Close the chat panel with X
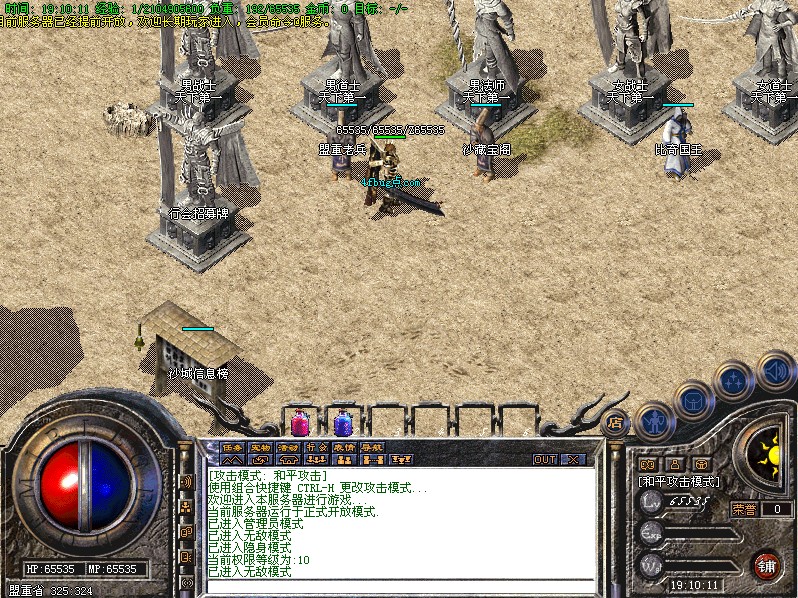Image resolution: width=798 pixels, height=598 pixels. [573, 460]
